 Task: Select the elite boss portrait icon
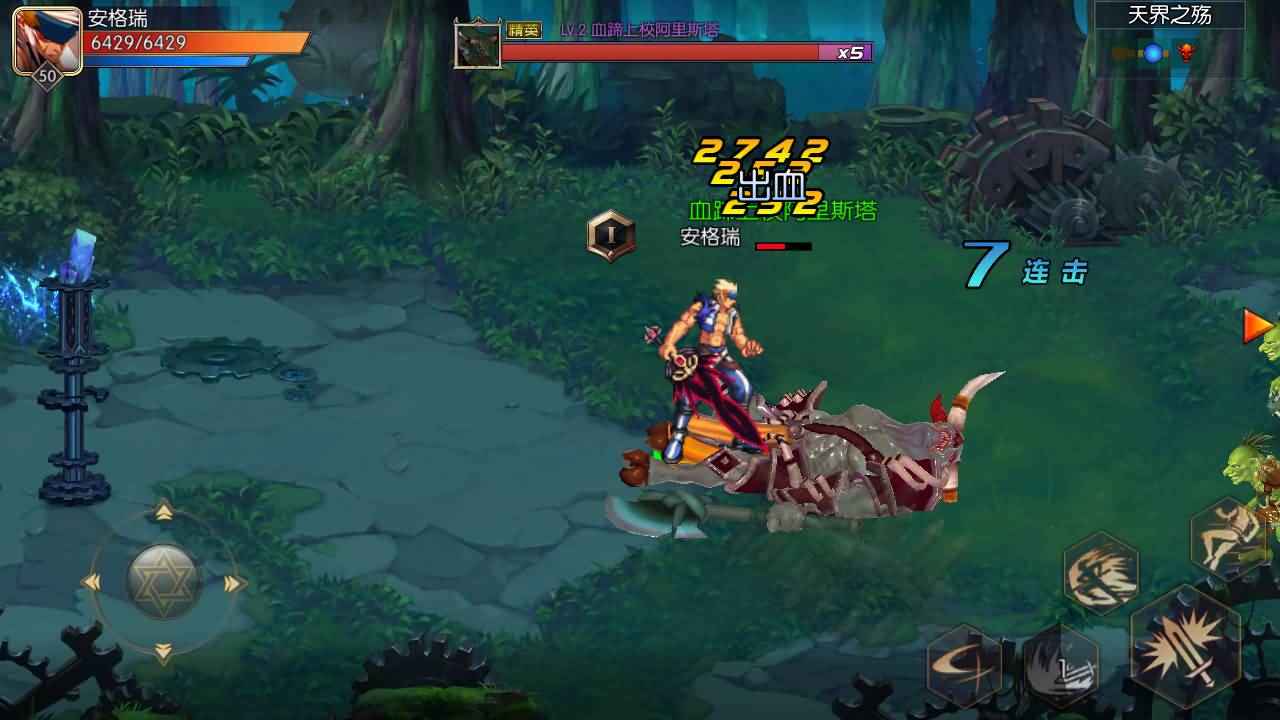(x=477, y=45)
